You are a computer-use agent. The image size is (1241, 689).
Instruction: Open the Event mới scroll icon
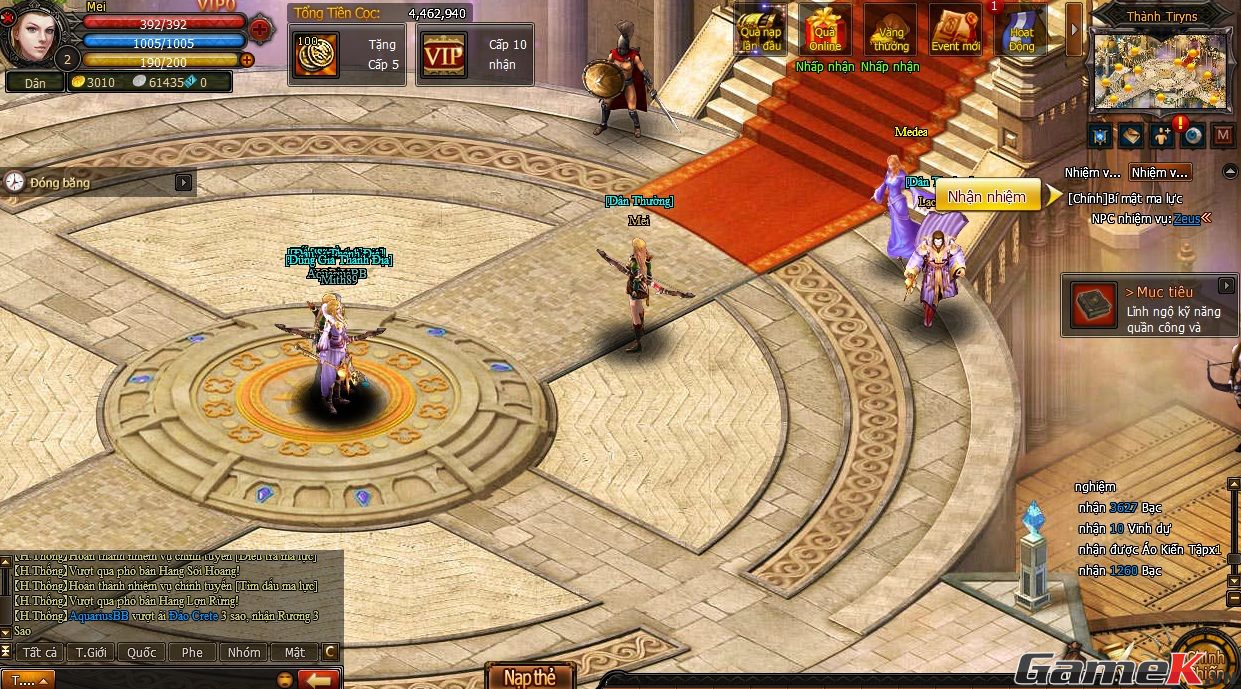pos(956,30)
